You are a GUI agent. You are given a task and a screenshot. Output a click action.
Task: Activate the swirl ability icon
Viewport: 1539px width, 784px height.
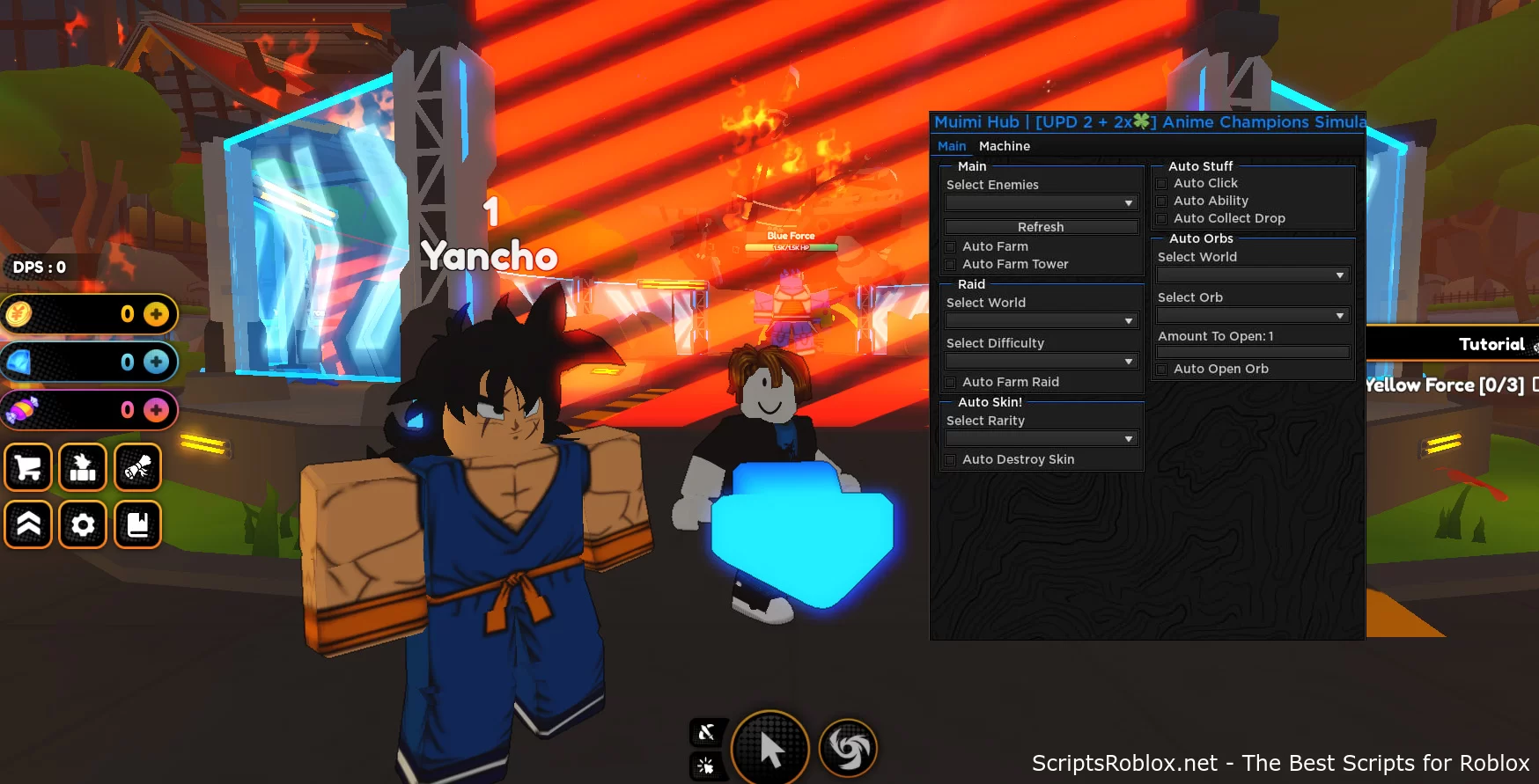pos(847,748)
